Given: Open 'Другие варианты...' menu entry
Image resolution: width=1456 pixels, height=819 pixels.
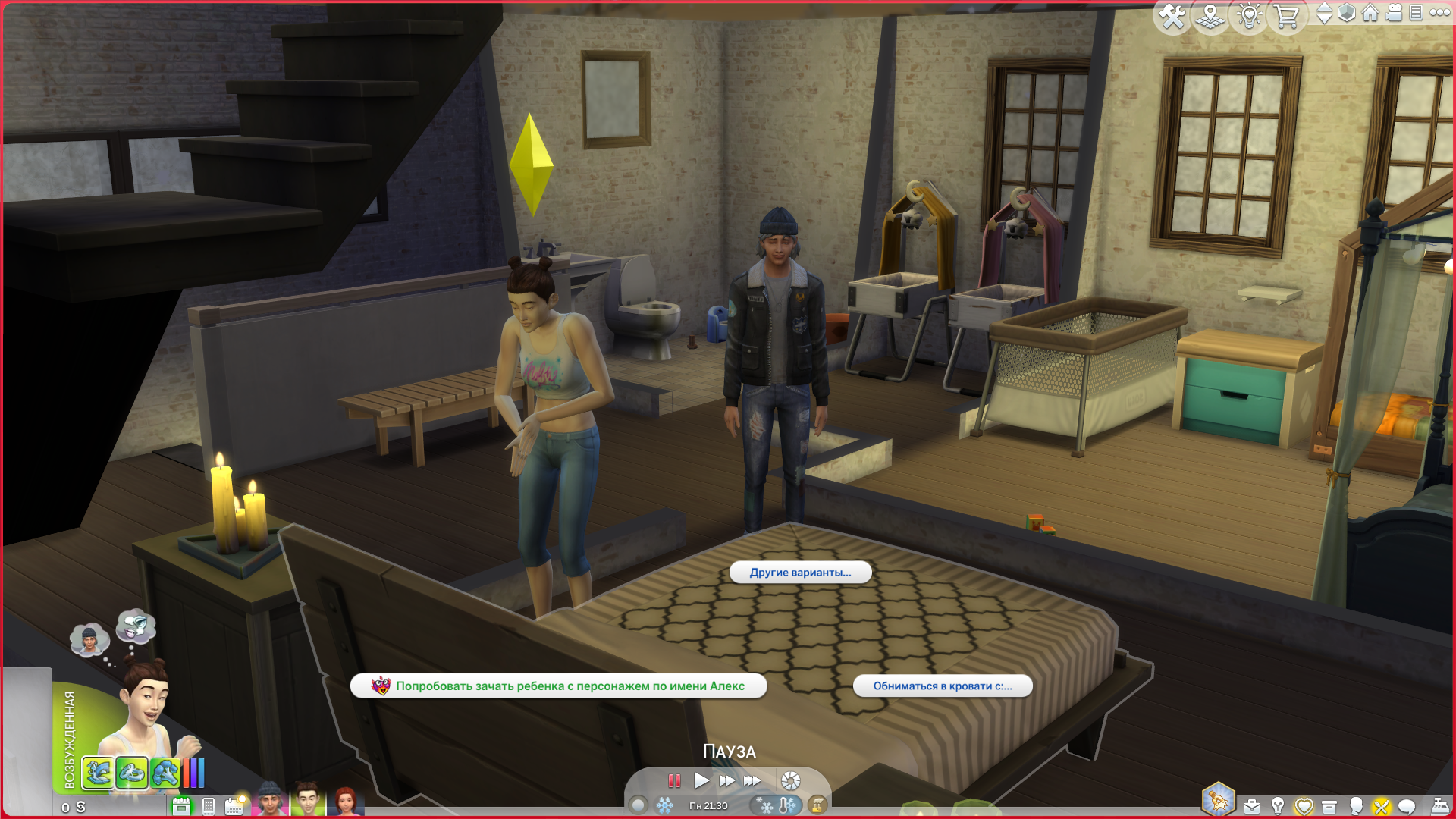Looking at the screenshot, I should 800,573.
